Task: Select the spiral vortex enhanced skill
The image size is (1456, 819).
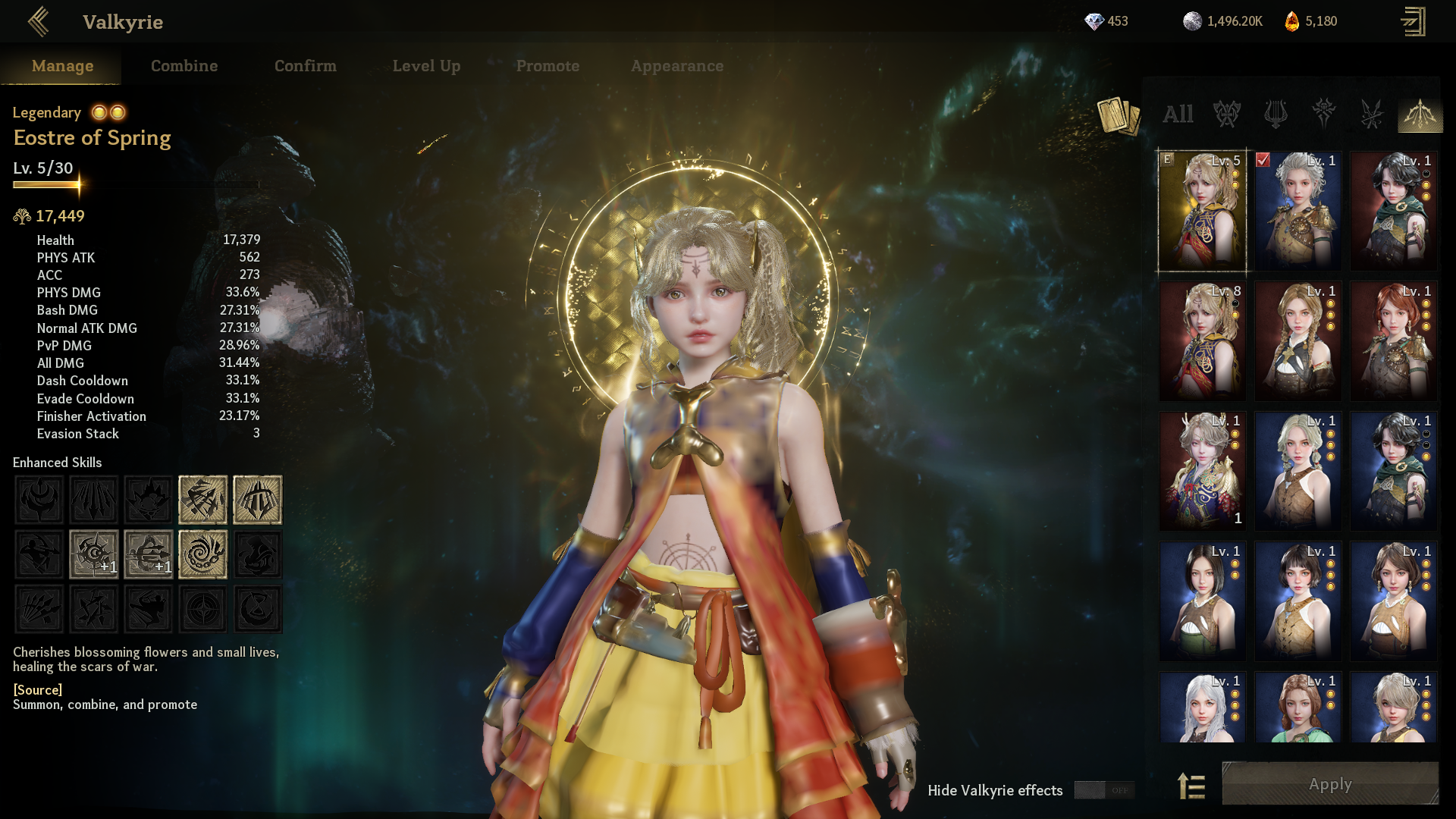Action: coord(202,554)
